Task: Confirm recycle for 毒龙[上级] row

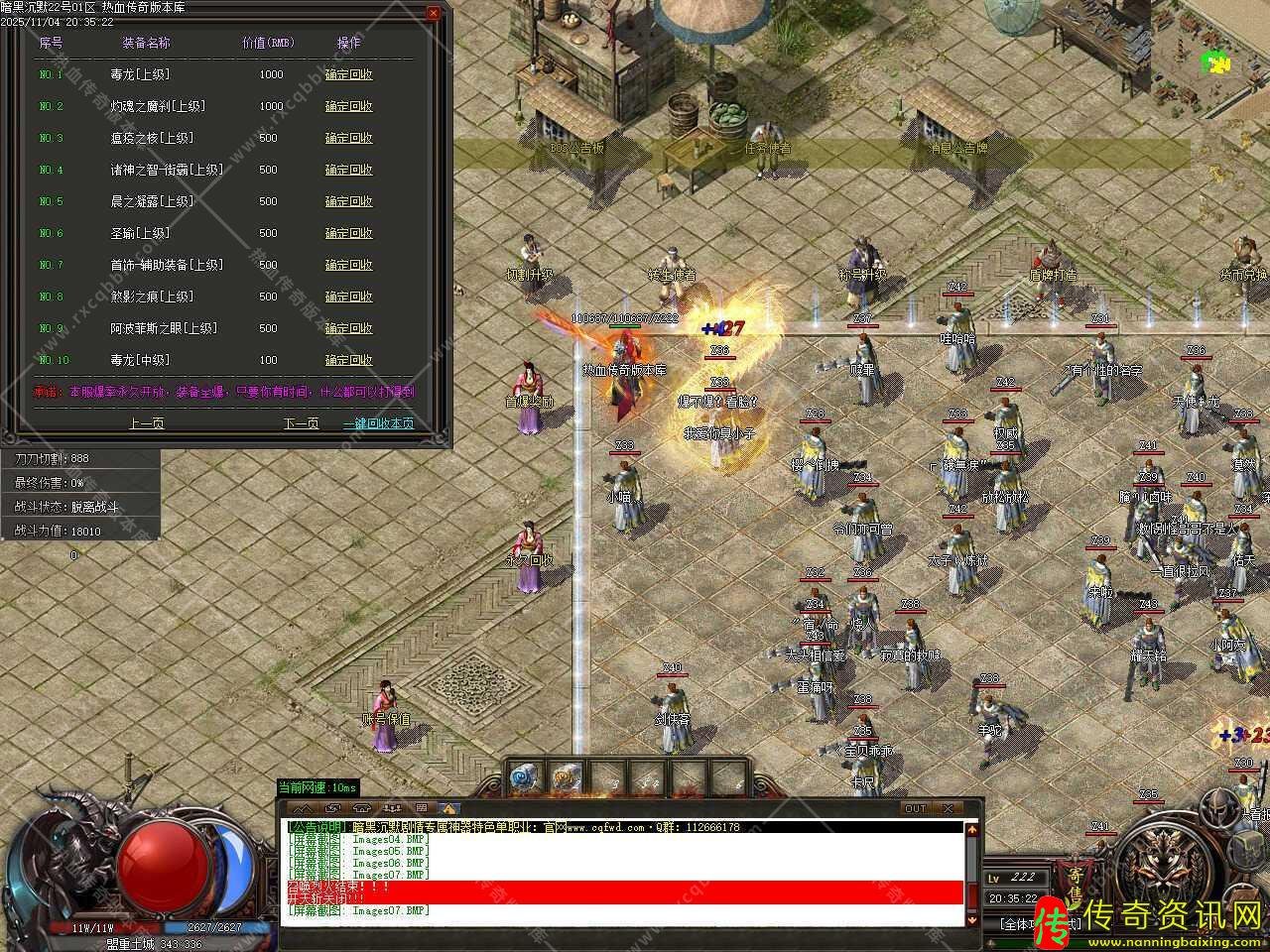Action: point(348,74)
